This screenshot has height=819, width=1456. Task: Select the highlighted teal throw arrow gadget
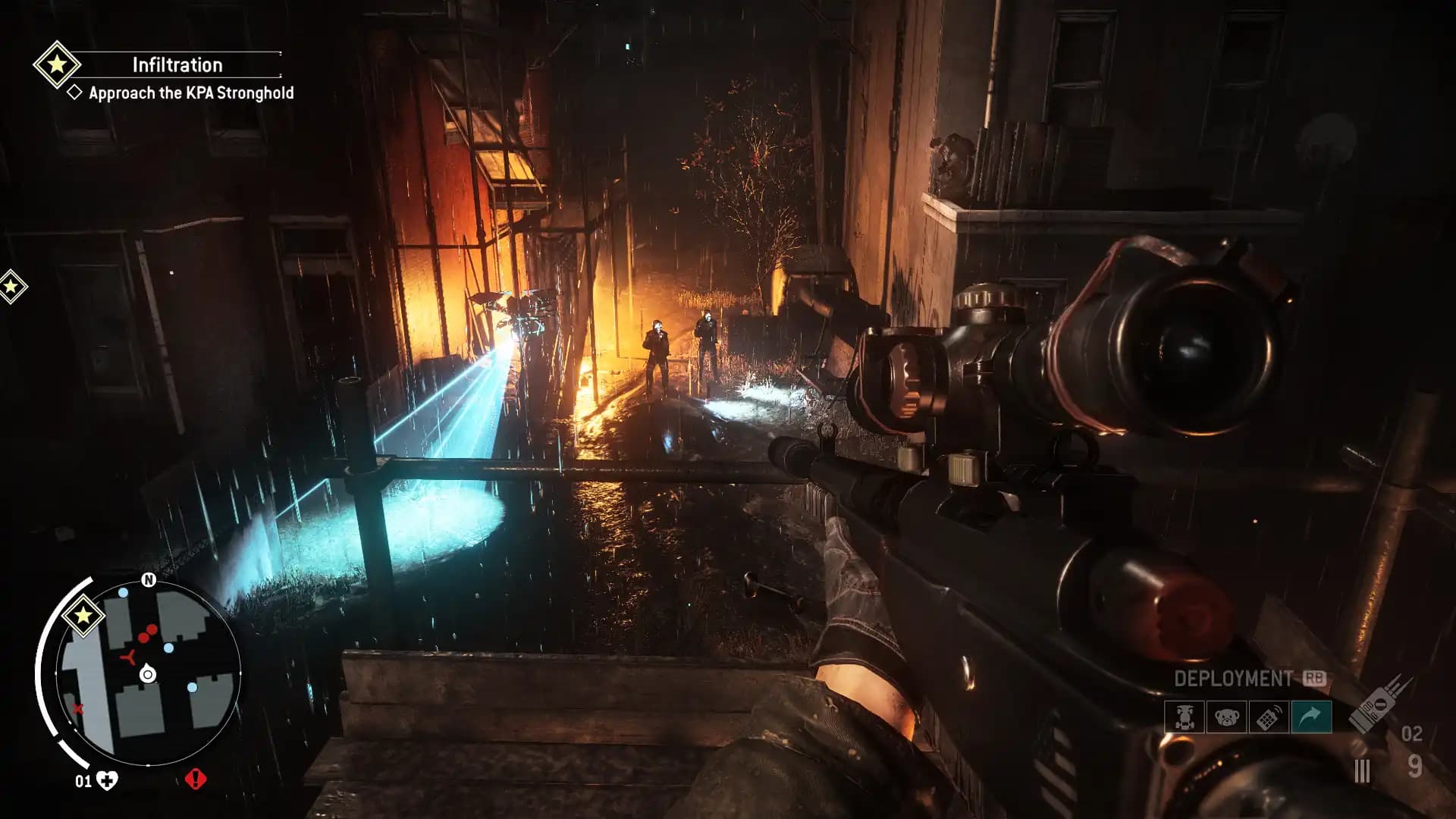pos(1311,718)
